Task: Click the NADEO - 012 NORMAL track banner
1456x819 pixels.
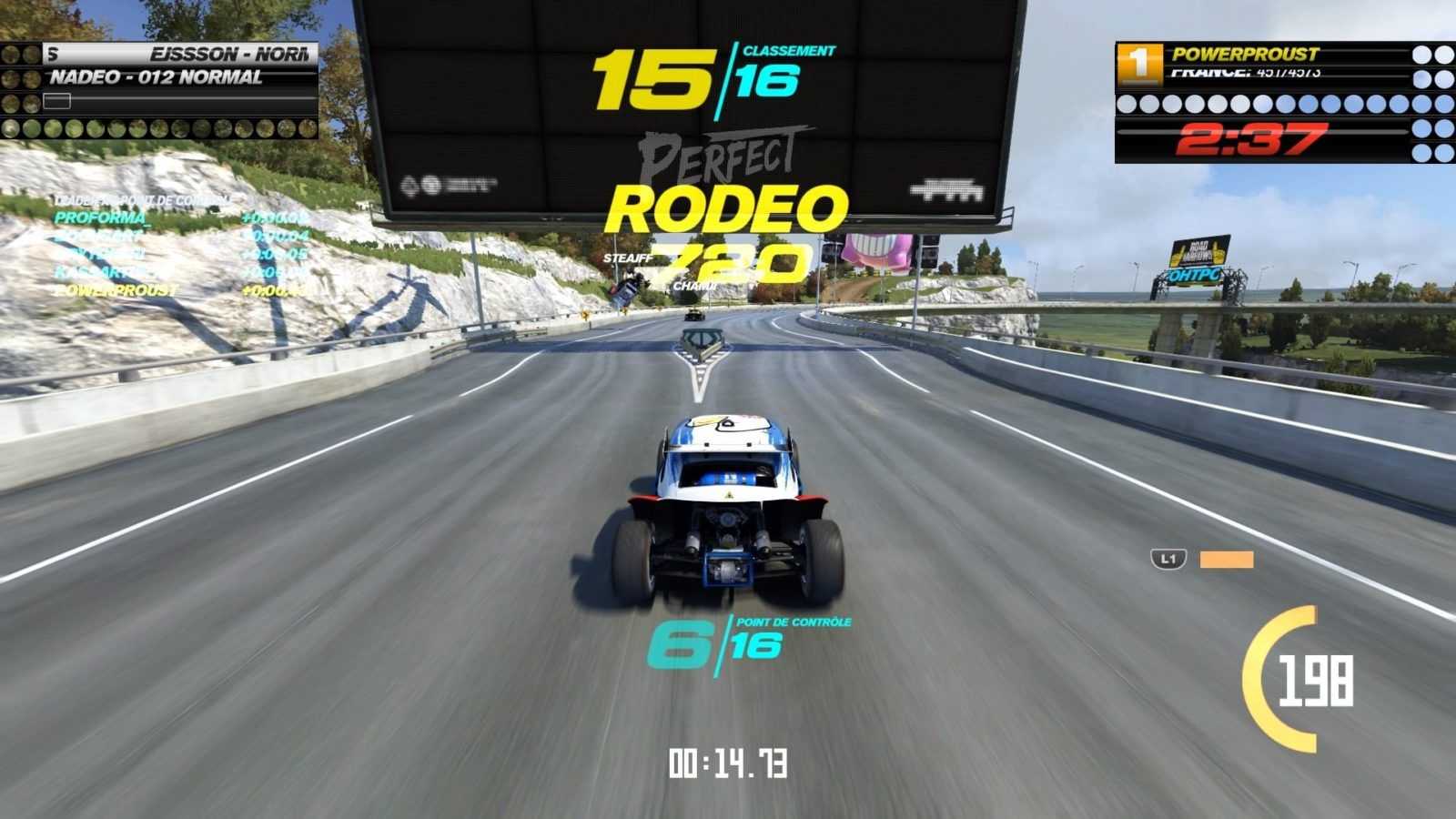Action: 157,78
